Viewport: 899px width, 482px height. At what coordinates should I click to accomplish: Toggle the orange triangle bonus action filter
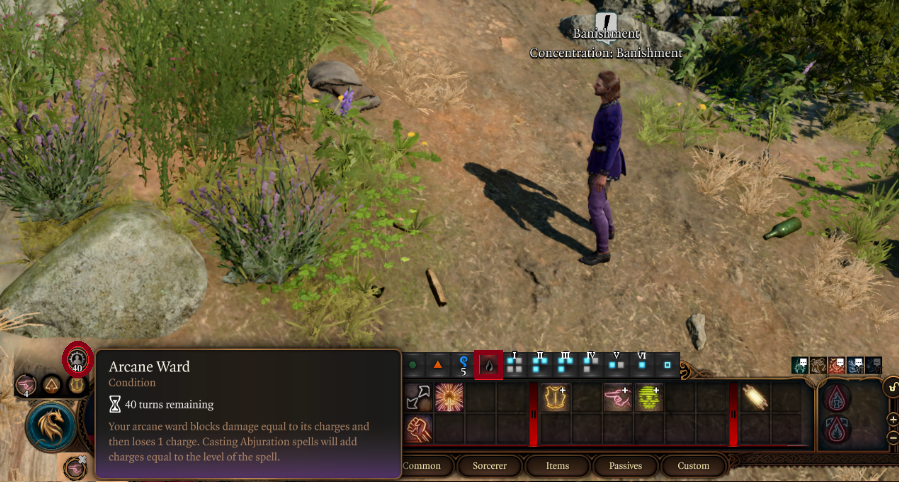[x=437, y=365]
